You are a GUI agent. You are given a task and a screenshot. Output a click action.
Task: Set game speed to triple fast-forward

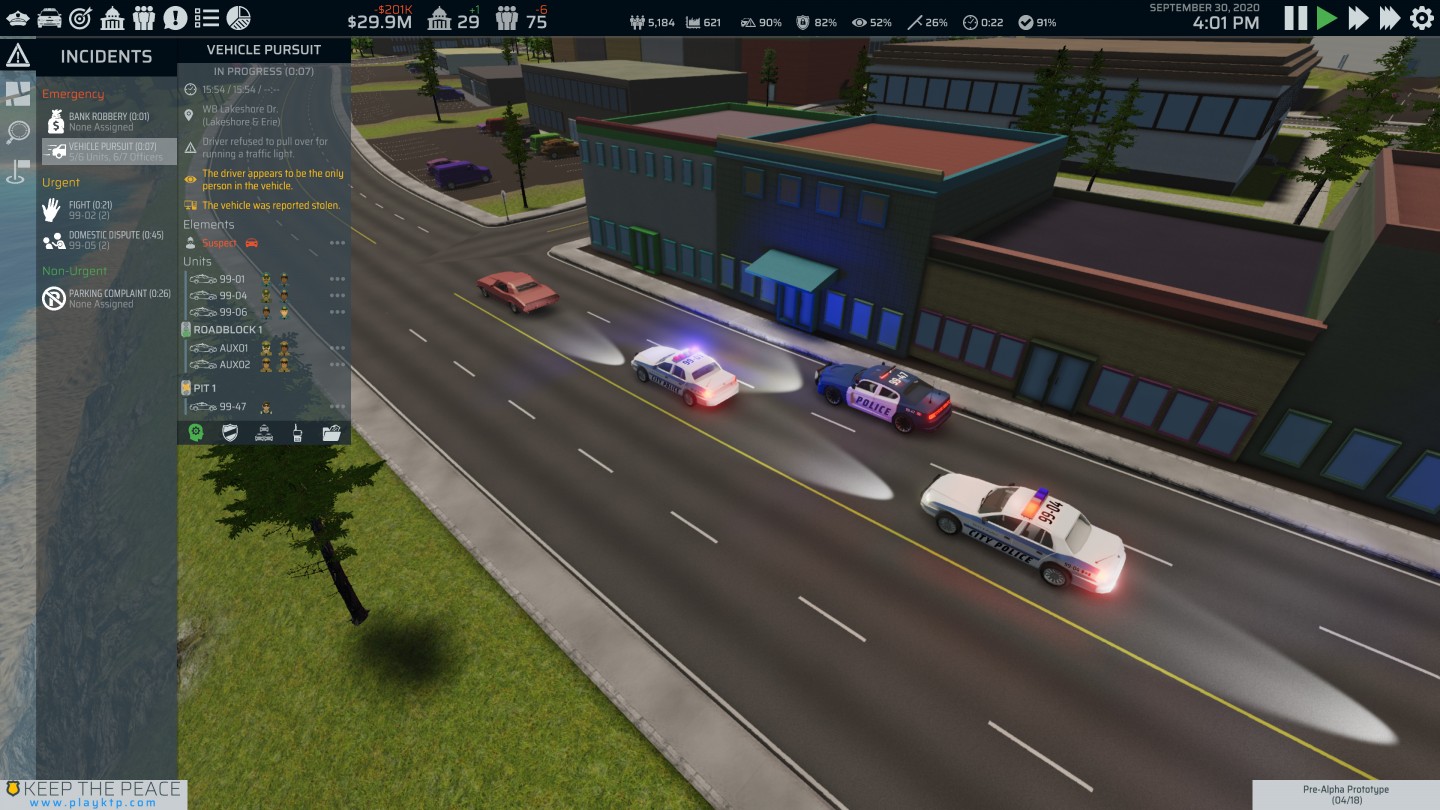pyautogui.click(x=1390, y=18)
